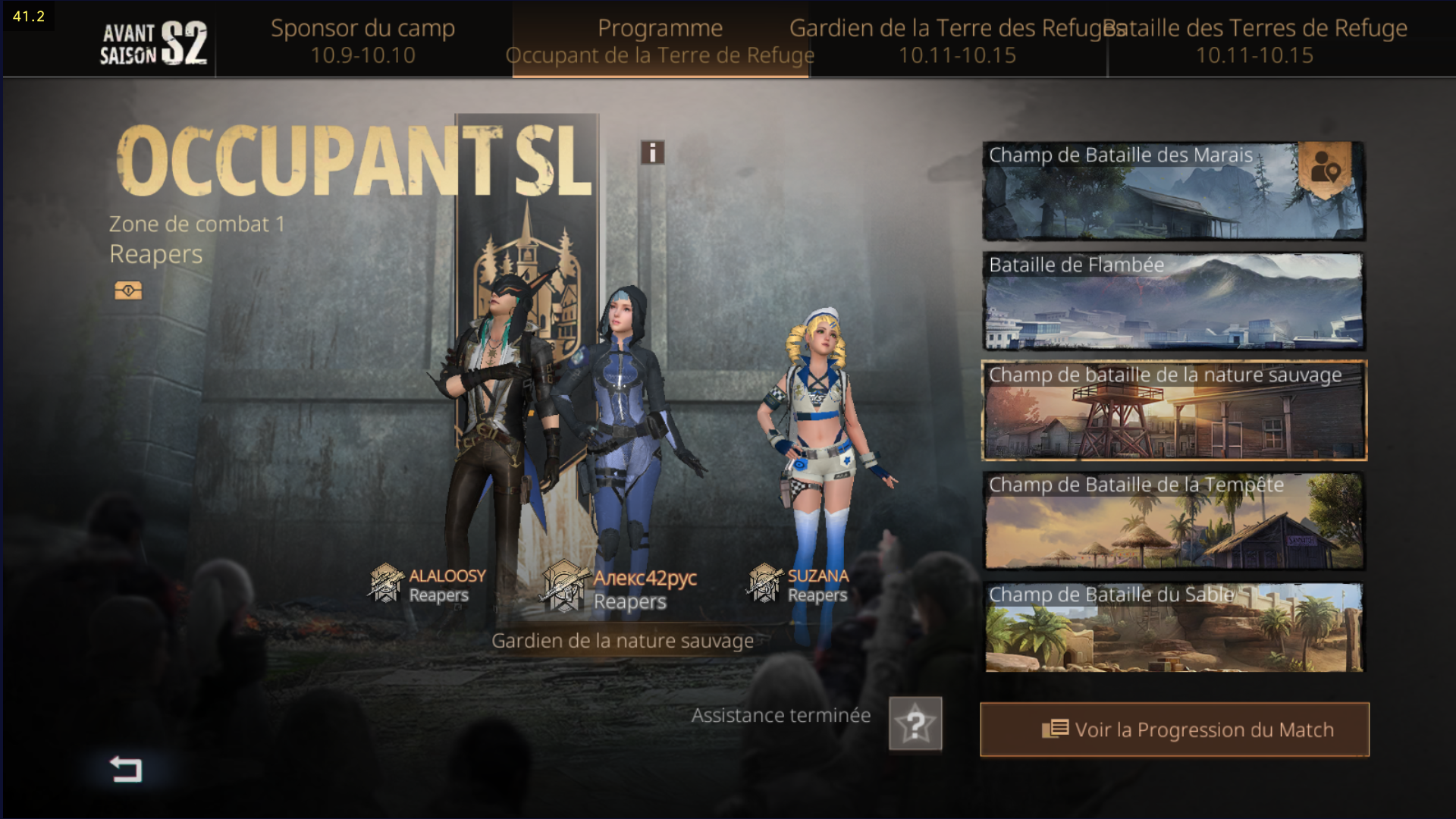The width and height of the screenshot is (1456, 819).
Task: Select Champ de Bataille des Marais
Action: 1137,191
